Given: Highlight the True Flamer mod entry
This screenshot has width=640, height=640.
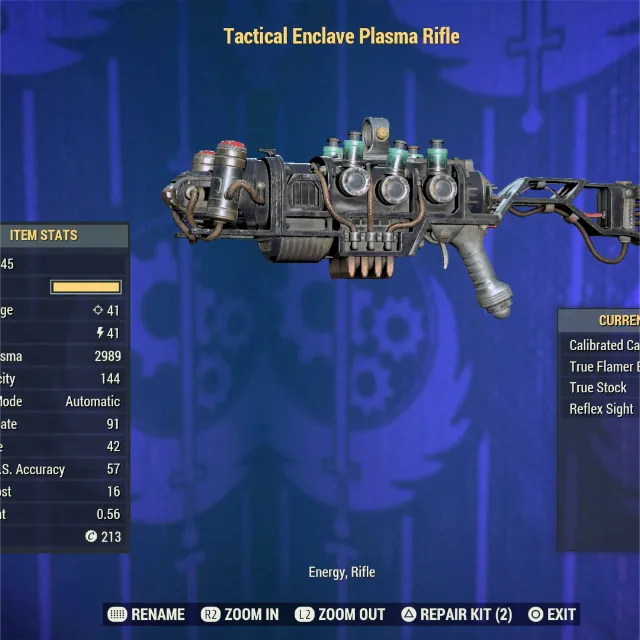Looking at the screenshot, I should coord(604,367).
